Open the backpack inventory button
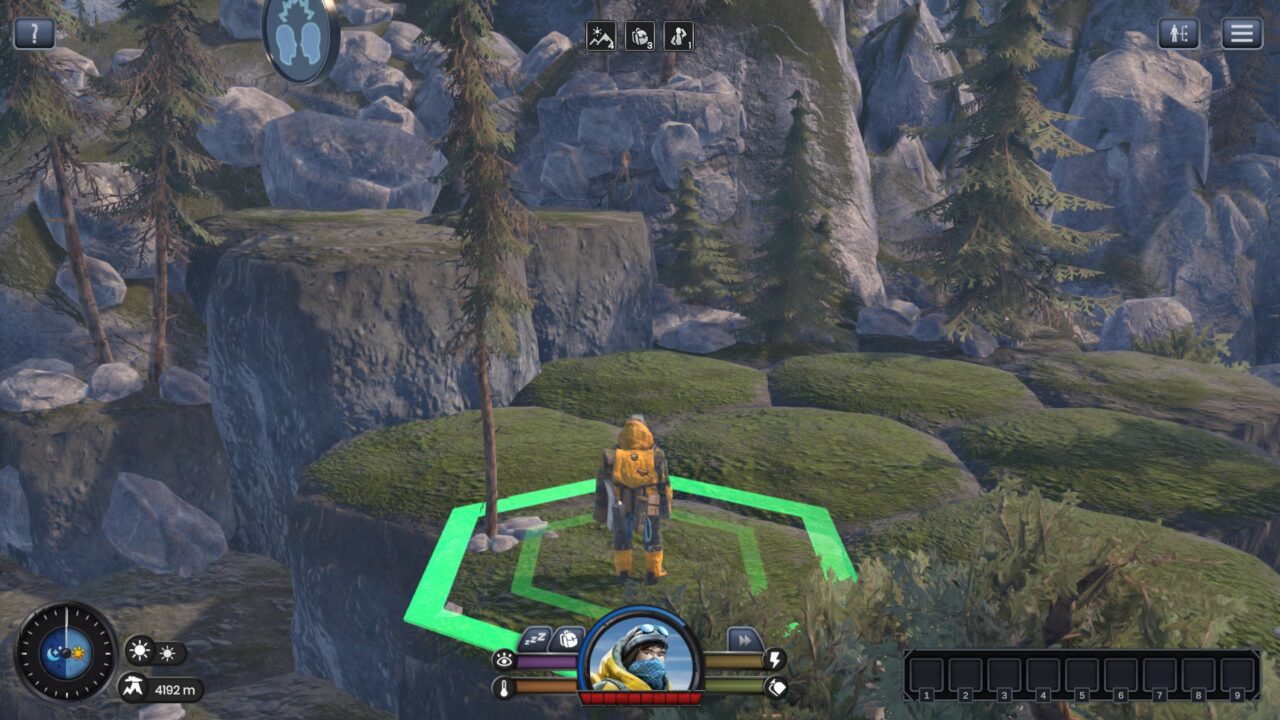The image size is (1280, 720). (x=566, y=638)
